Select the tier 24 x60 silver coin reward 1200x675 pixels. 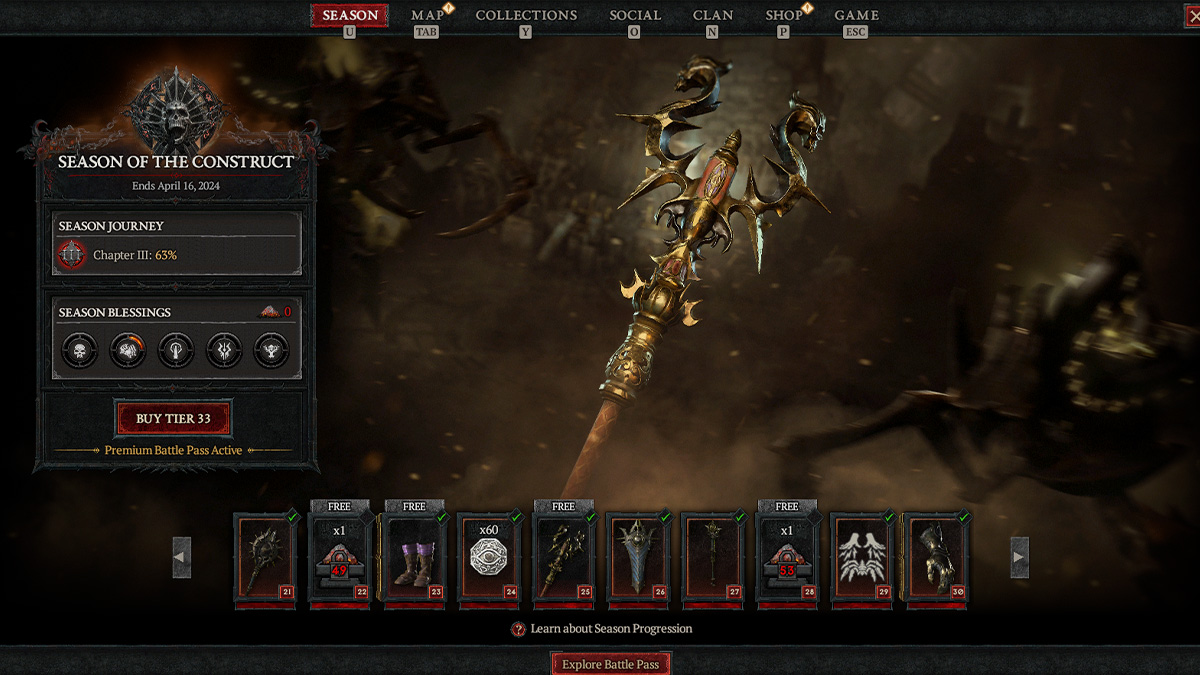pos(489,557)
